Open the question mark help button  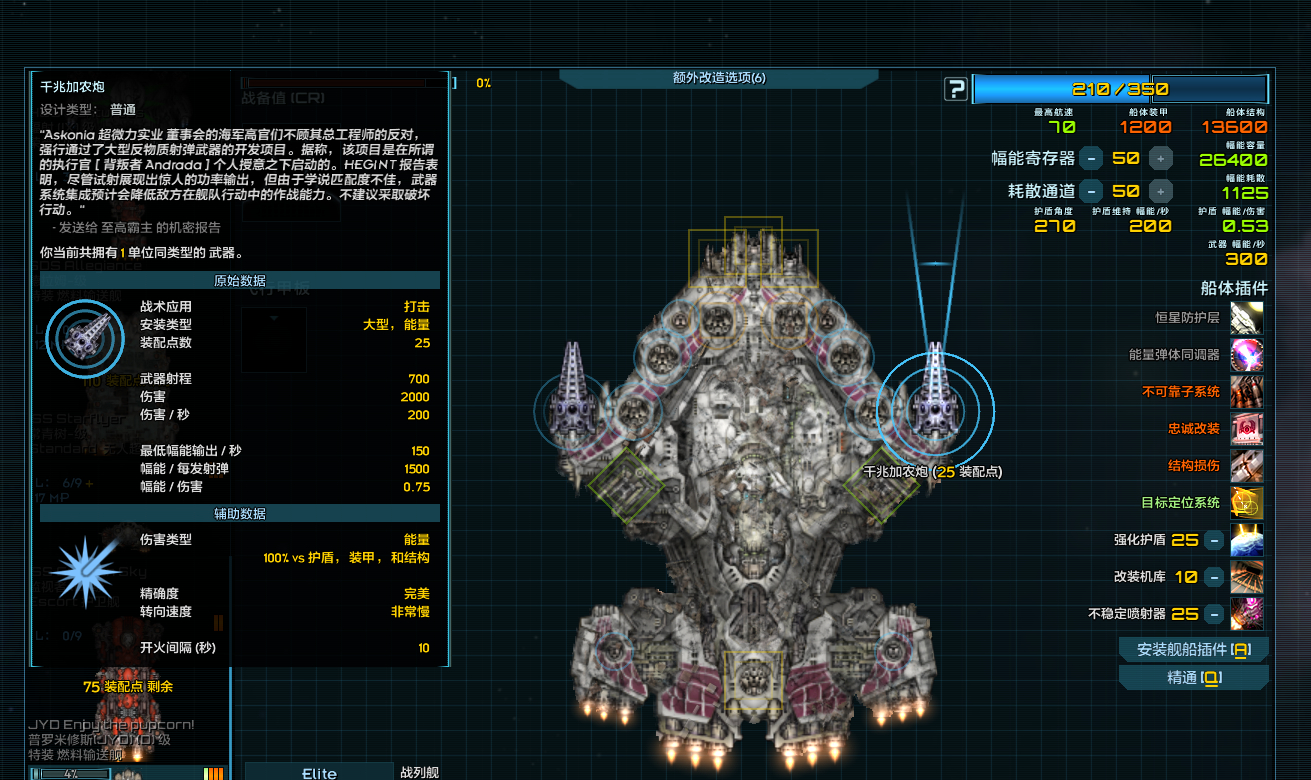coord(956,89)
